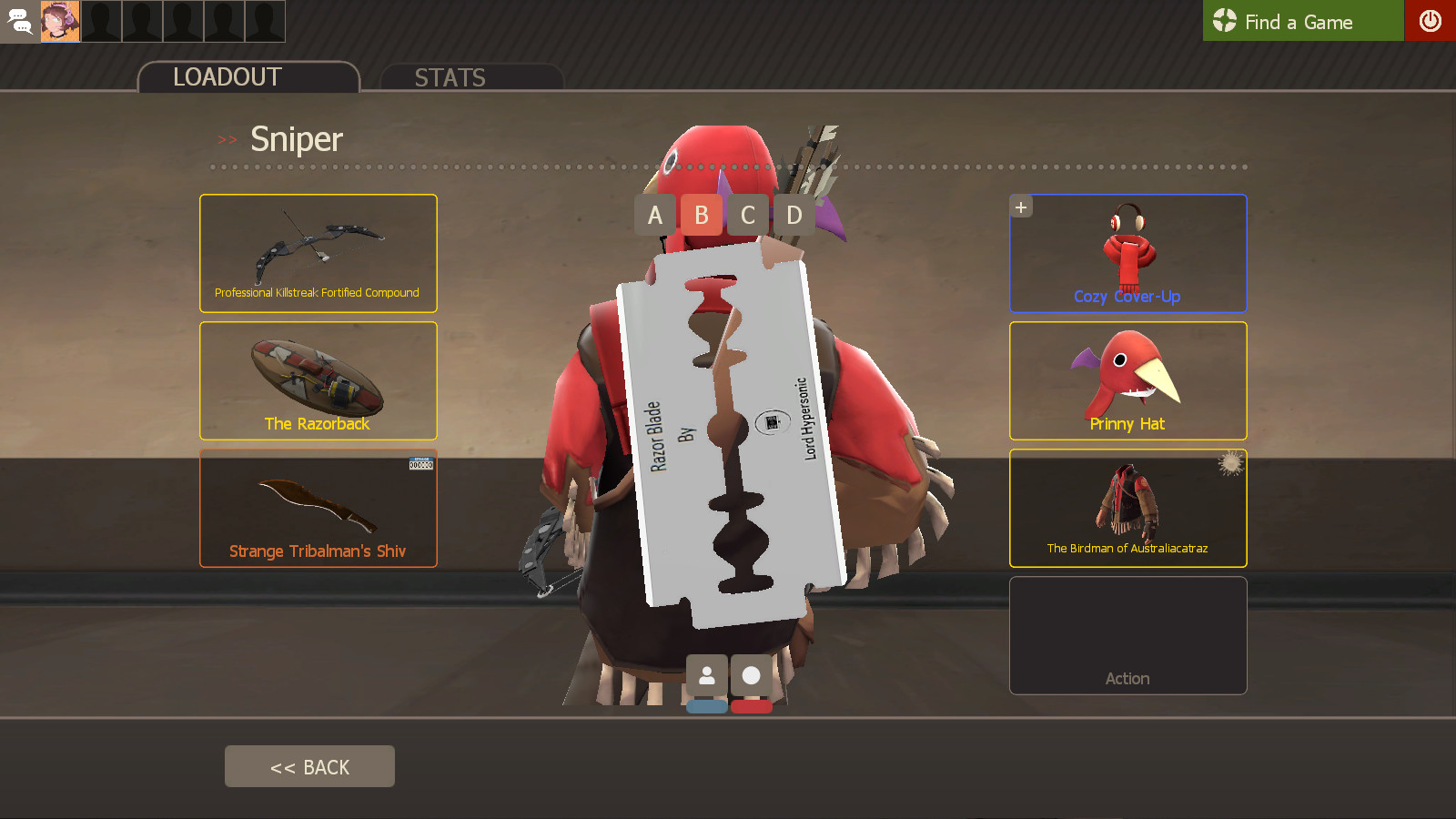Select loadout preset D
This screenshot has width=1456, height=819.
pyautogui.click(x=794, y=215)
